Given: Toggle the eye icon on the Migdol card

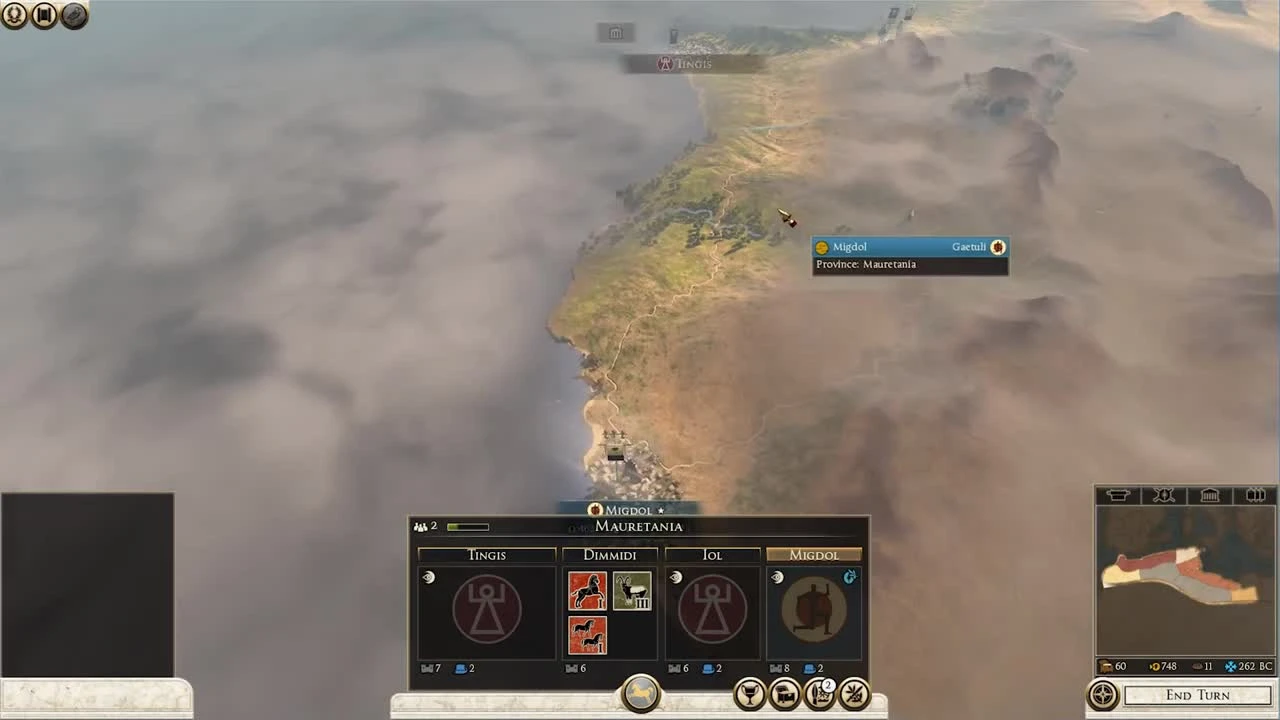Looking at the screenshot, I should (x=777, y=577).
